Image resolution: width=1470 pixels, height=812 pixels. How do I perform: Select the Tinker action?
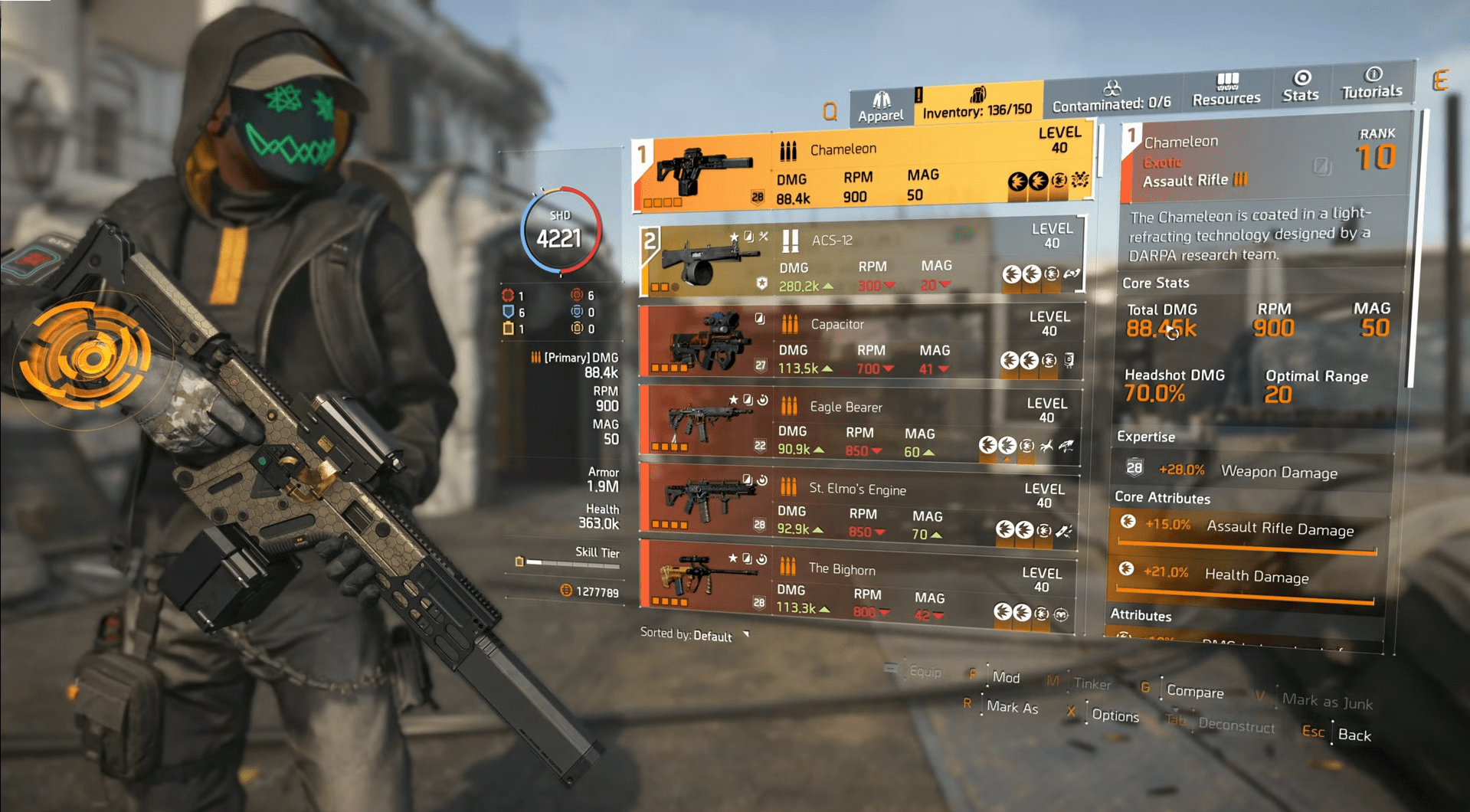point(1092,683)
